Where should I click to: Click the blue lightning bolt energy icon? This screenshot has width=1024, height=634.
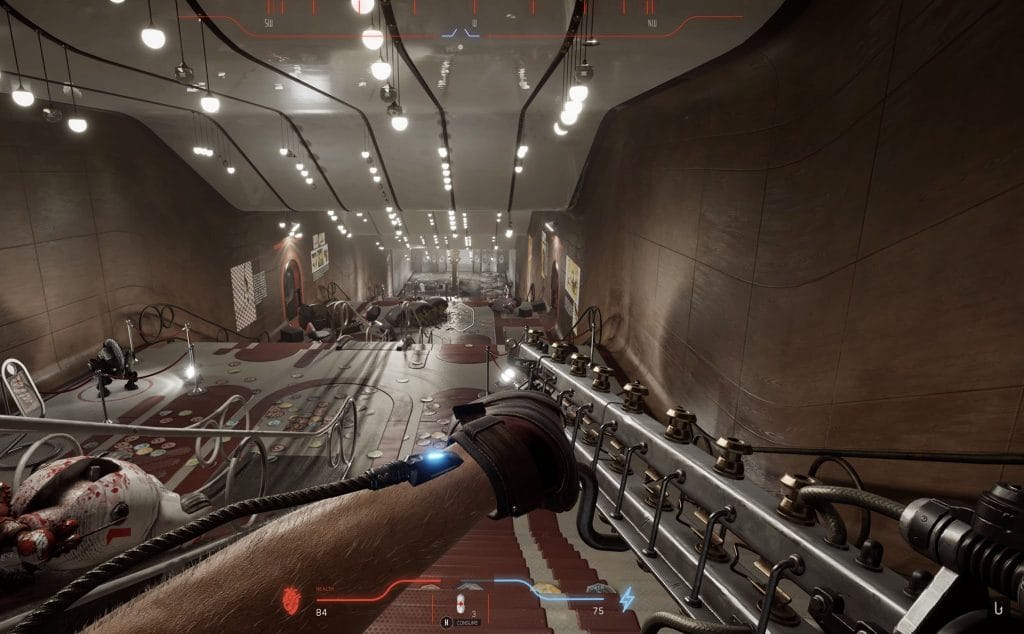pyautogui.click(x=627, y=599)
